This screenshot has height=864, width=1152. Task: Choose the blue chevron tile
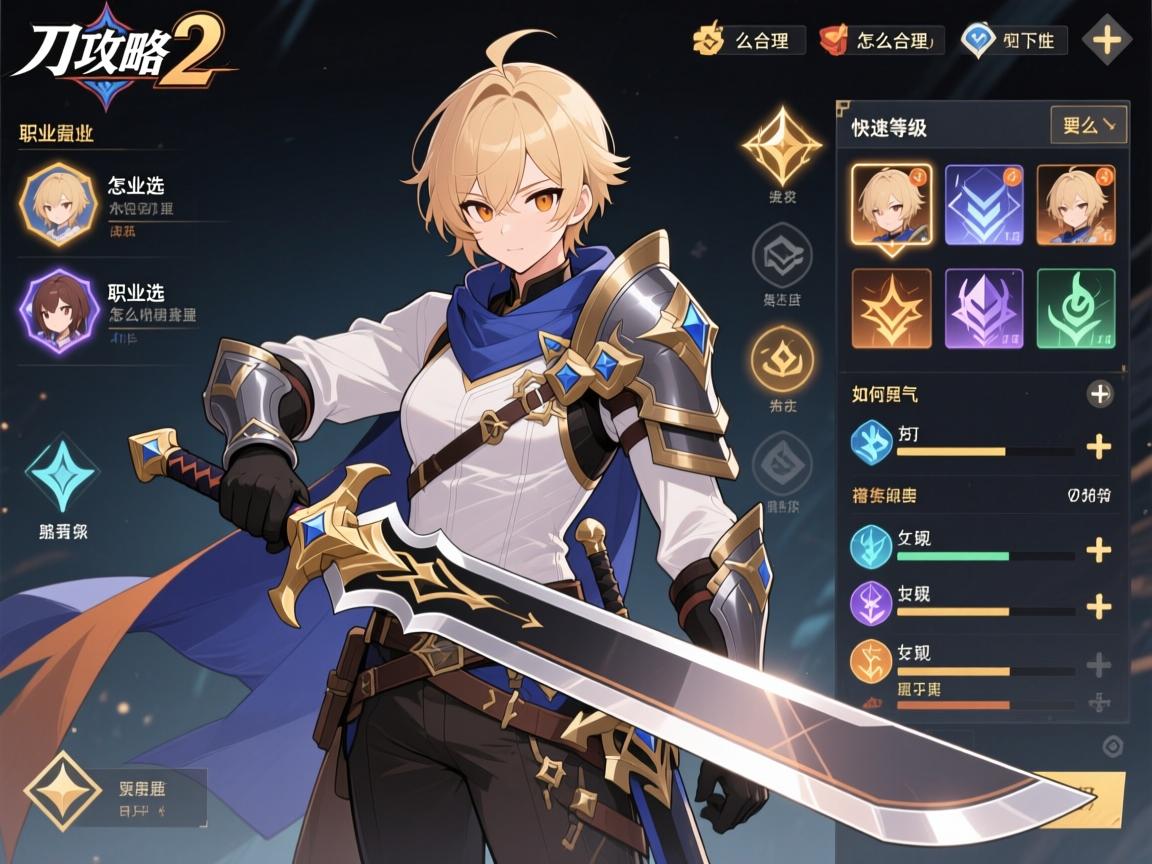(984, 205)
